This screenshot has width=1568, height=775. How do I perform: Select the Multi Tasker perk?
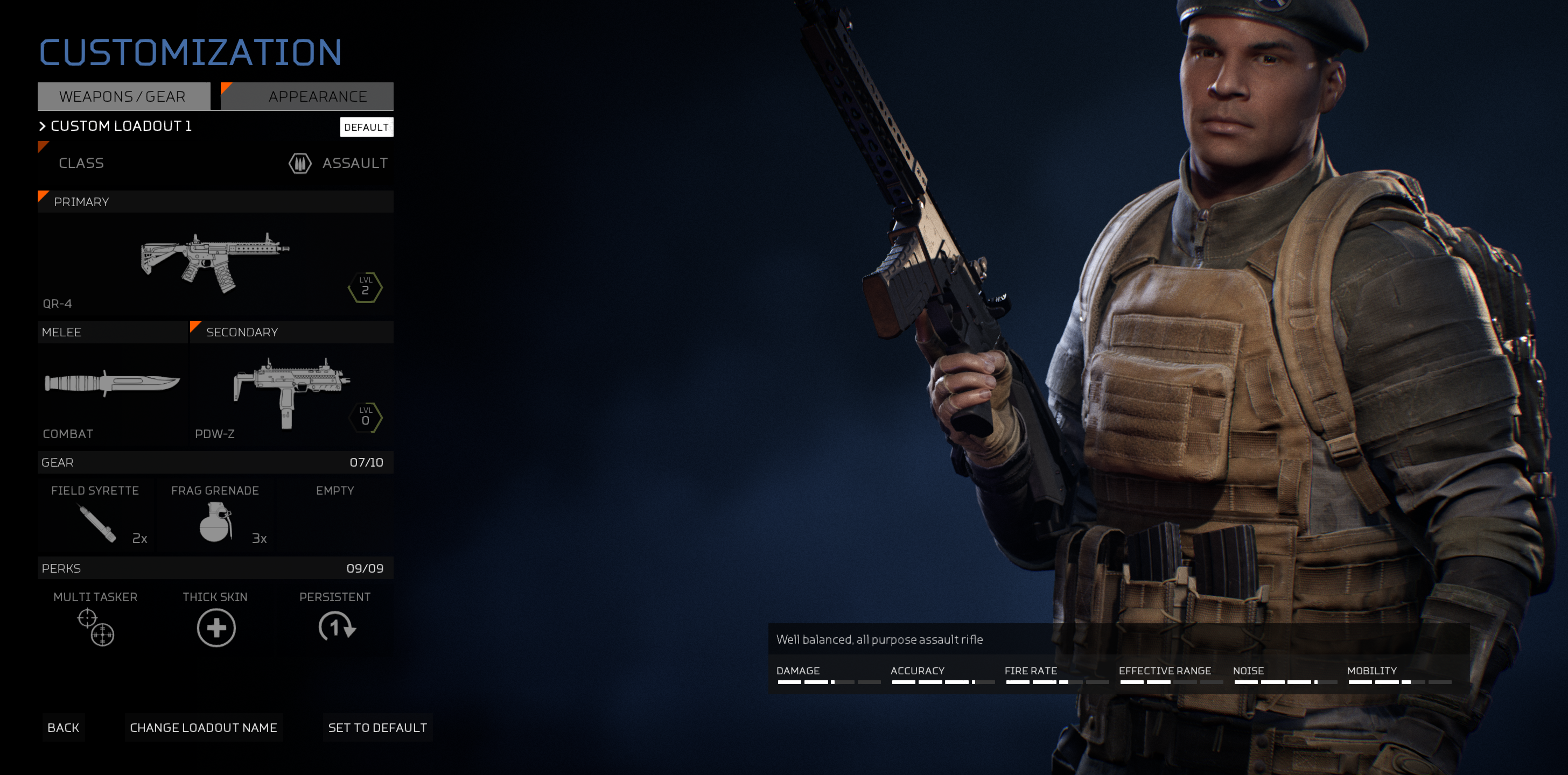[95, 621]
